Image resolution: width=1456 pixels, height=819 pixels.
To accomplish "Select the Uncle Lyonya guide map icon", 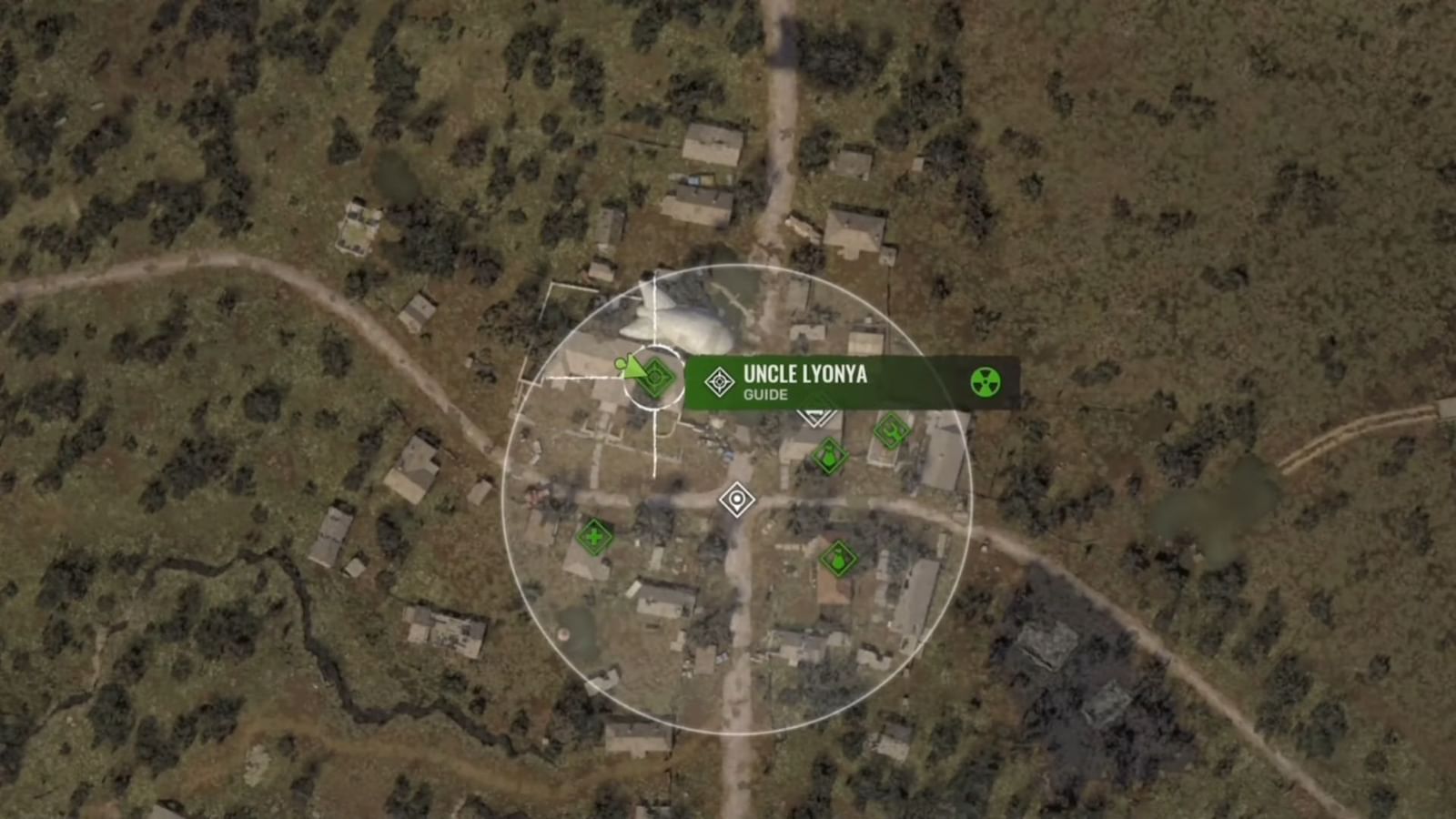I will 655,379.
